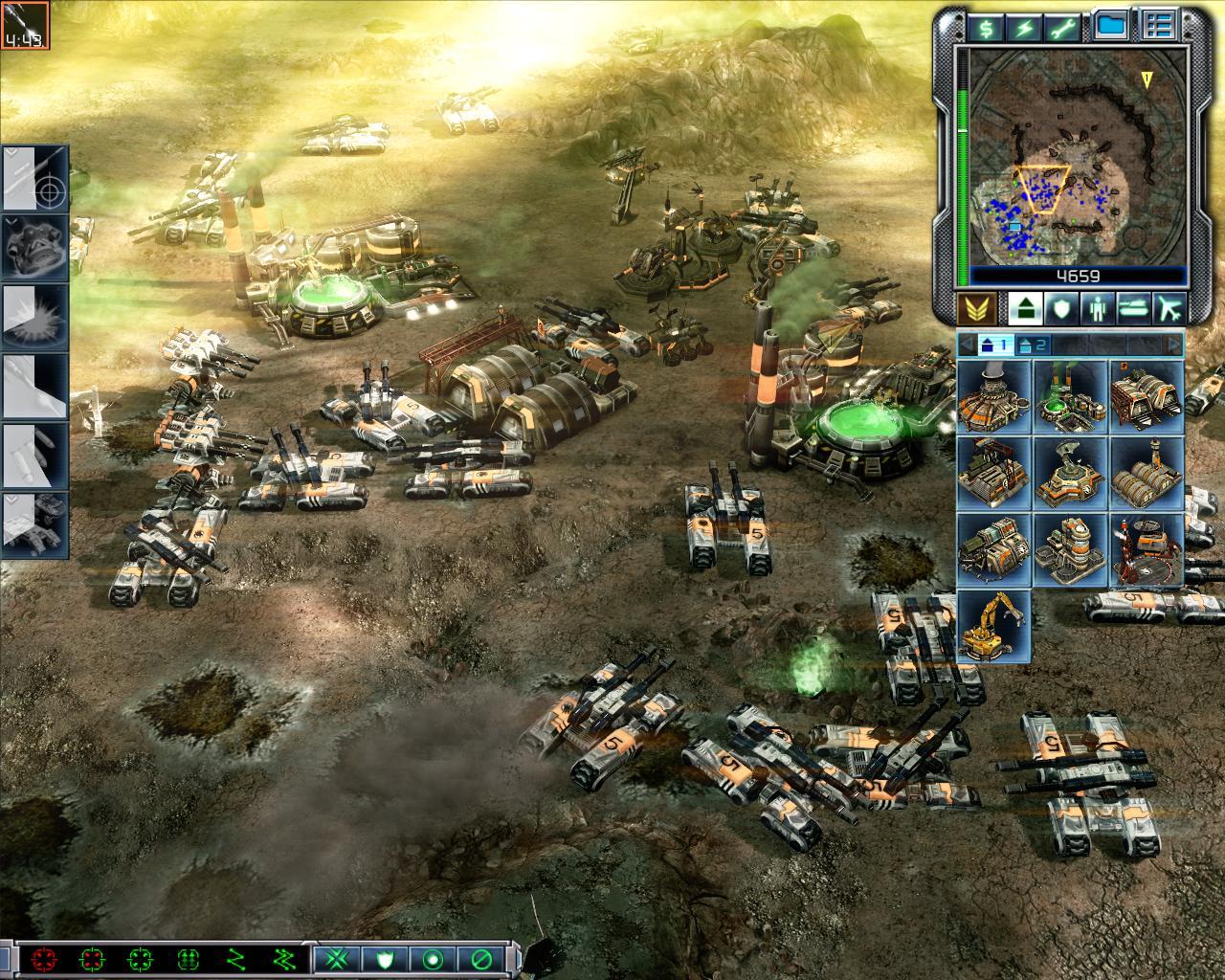Open the sell mode dollar button
This screenshot has height=980, width=1225.
984,27
